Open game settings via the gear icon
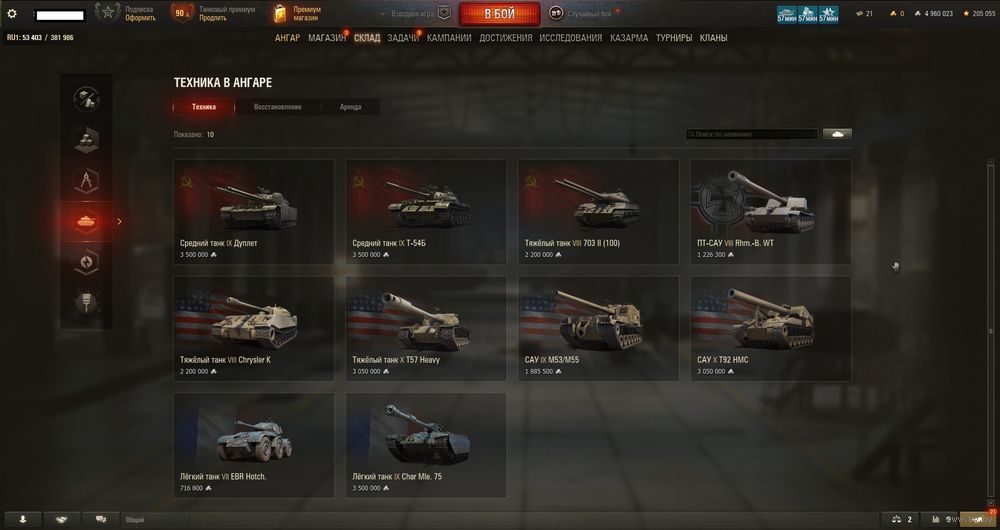The height and width of the screenshot is (530, 1000). [x=12, y=14]
